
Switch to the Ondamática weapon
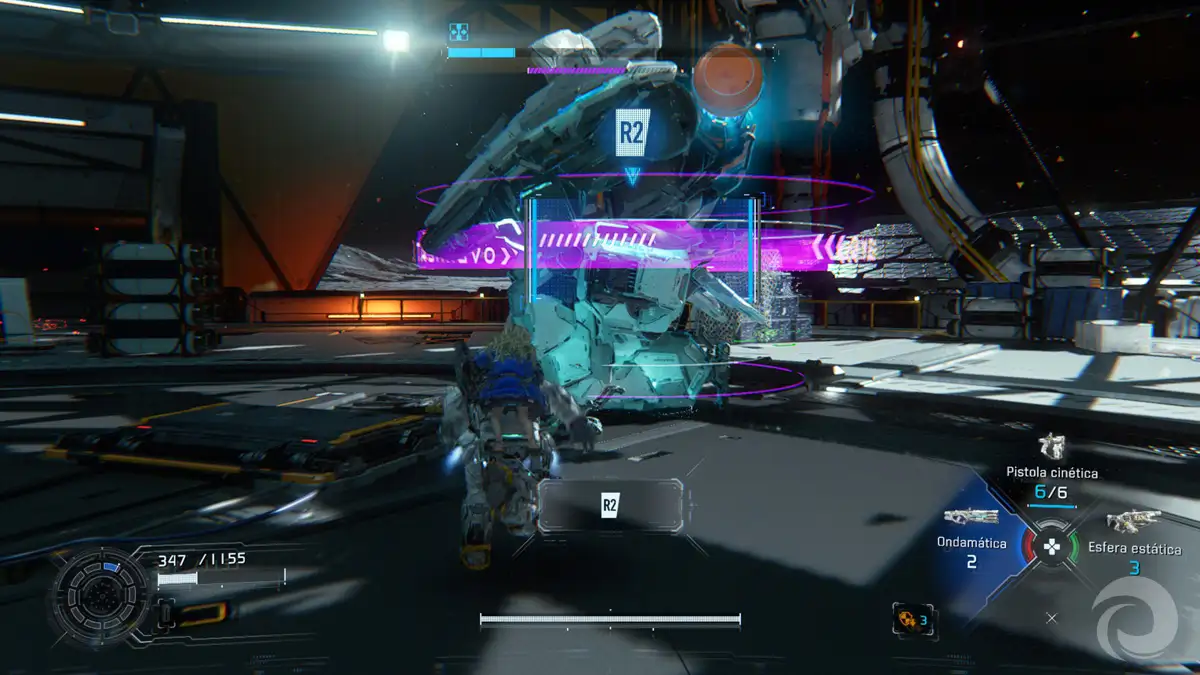[971, 517]
